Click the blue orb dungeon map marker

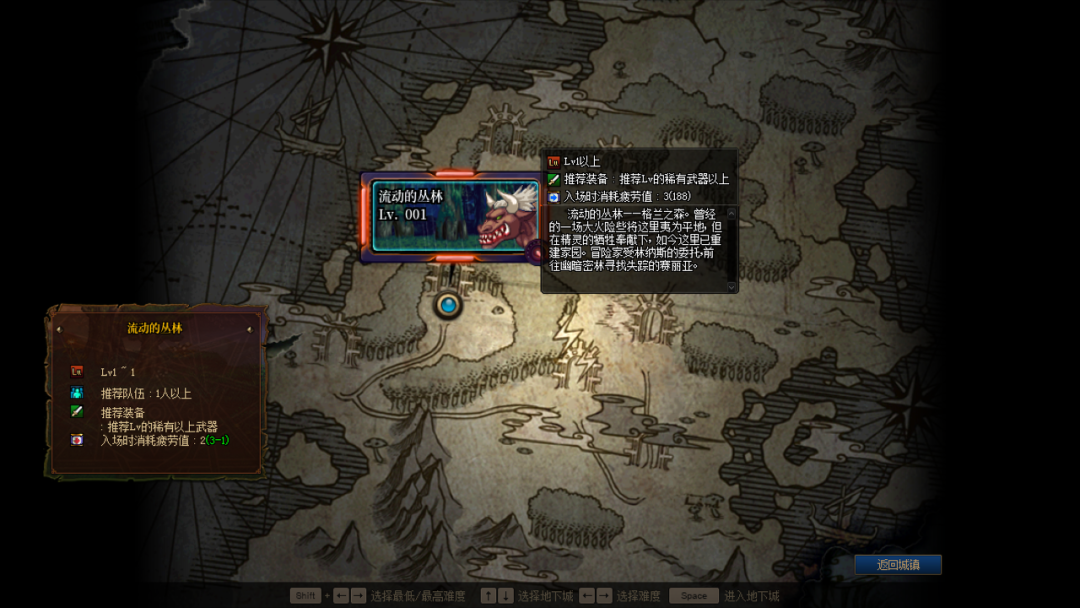click(x=448, y=304)
